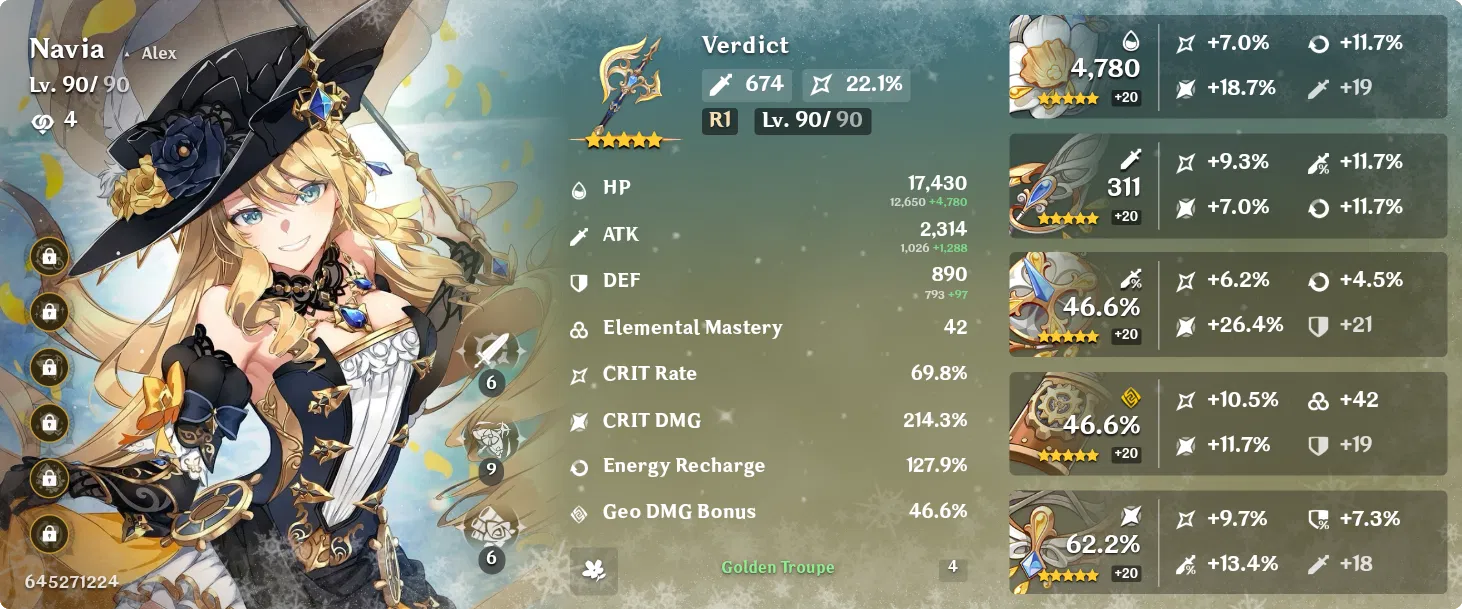Show the sword normal attack talent
Image resolution: width=1462 pixels, height=609 pixels.
tap(492, 354)
